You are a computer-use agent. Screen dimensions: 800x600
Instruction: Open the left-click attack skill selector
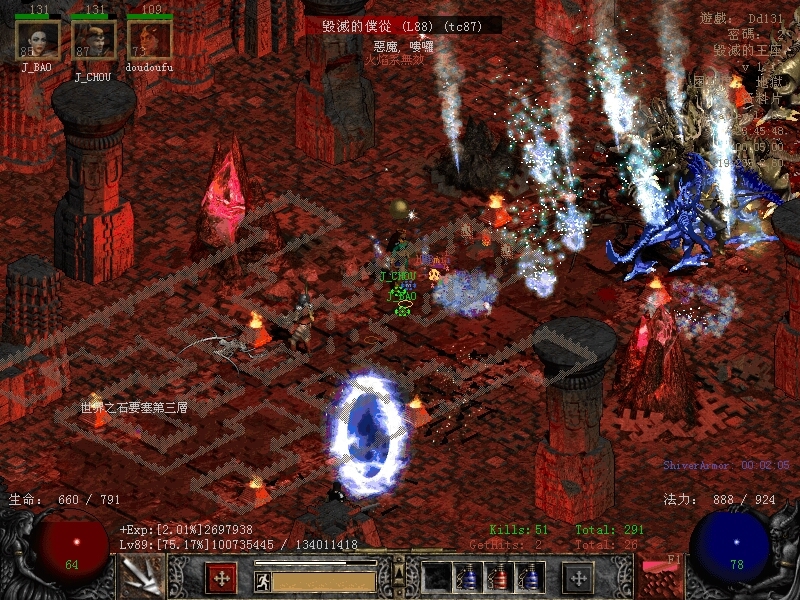[141, 577]
